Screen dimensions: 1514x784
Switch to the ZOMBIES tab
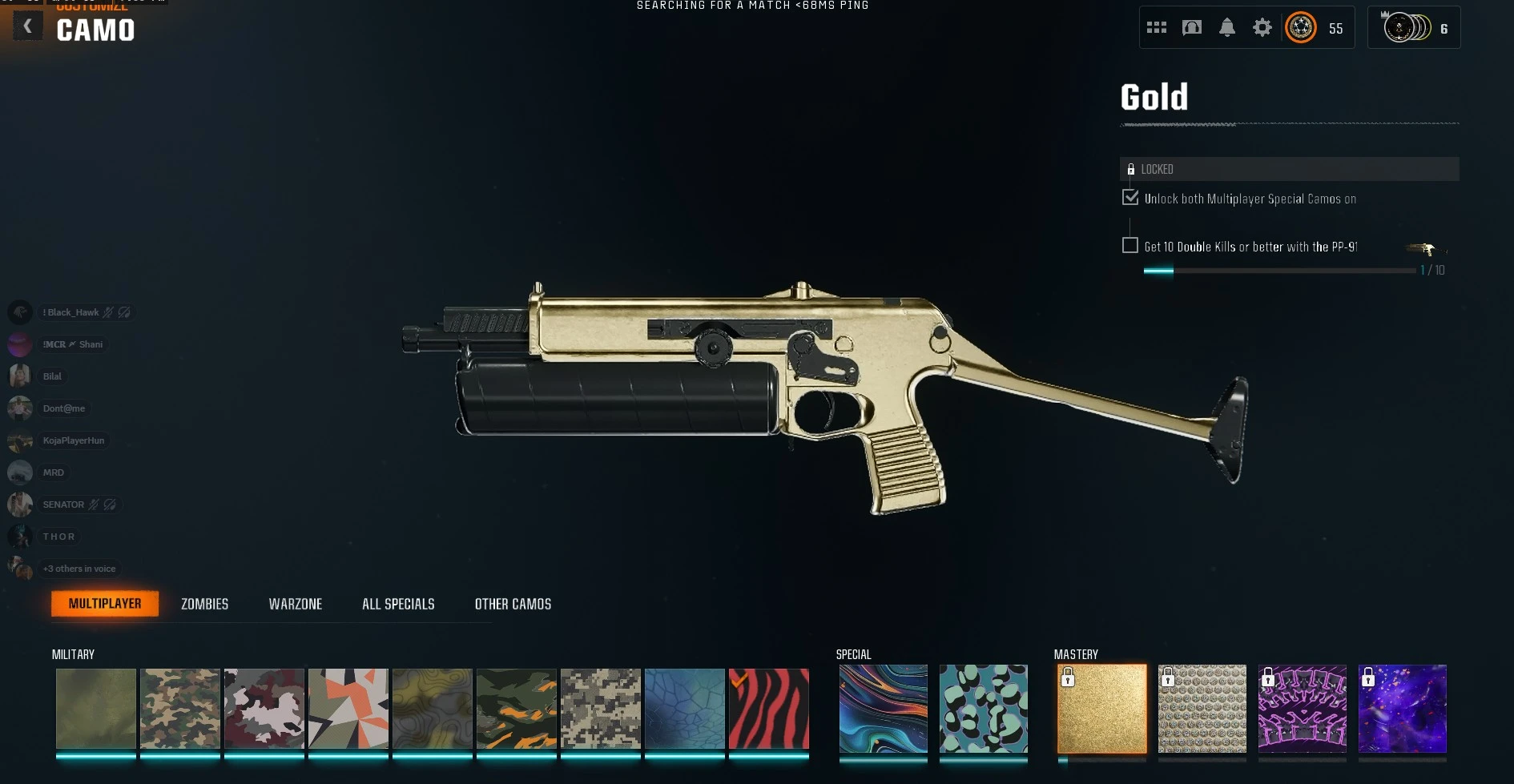[x=204, y=604]
